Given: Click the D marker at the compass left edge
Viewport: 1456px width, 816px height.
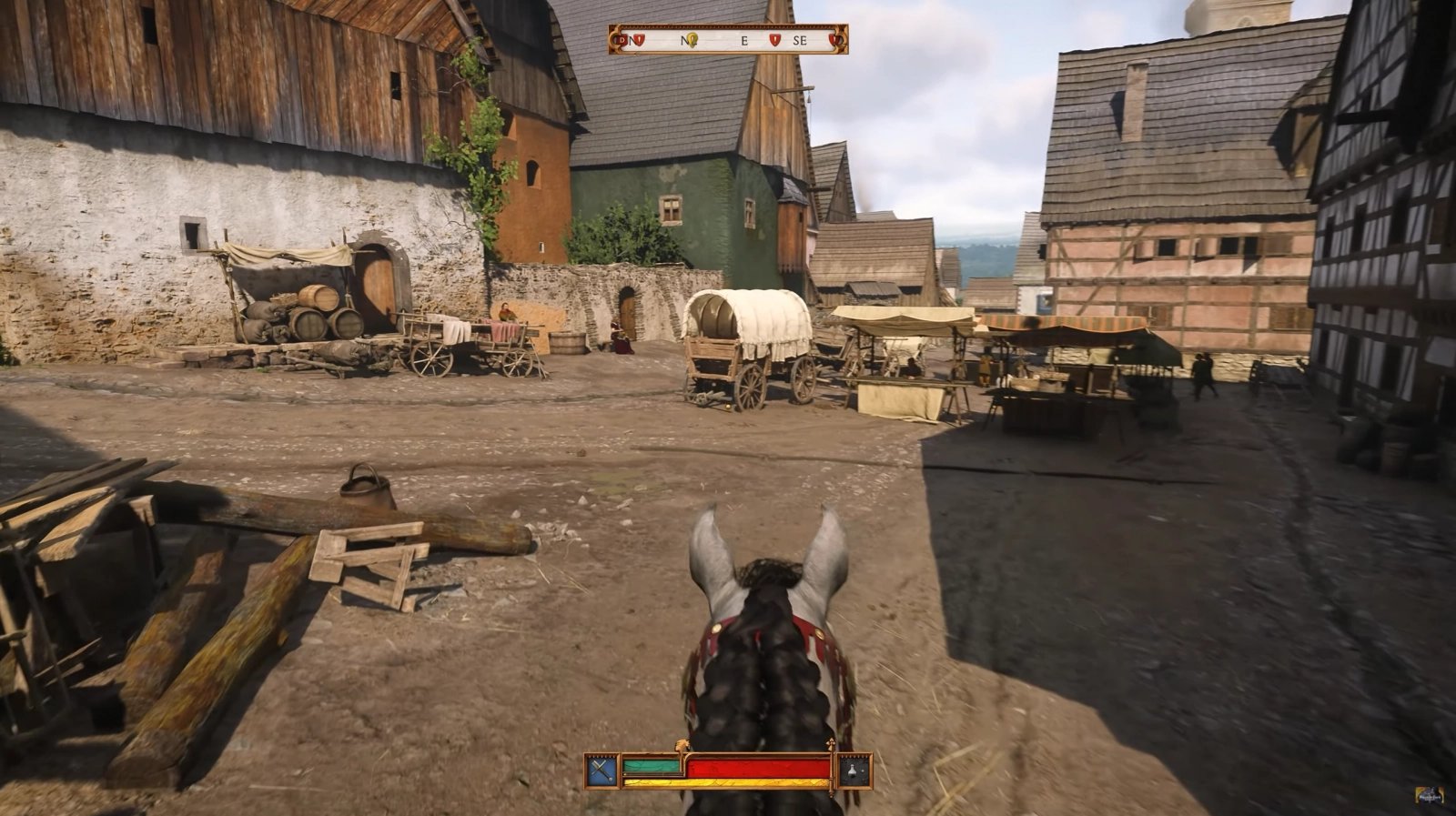Looking at the screenshot, I should coord(622,41).
